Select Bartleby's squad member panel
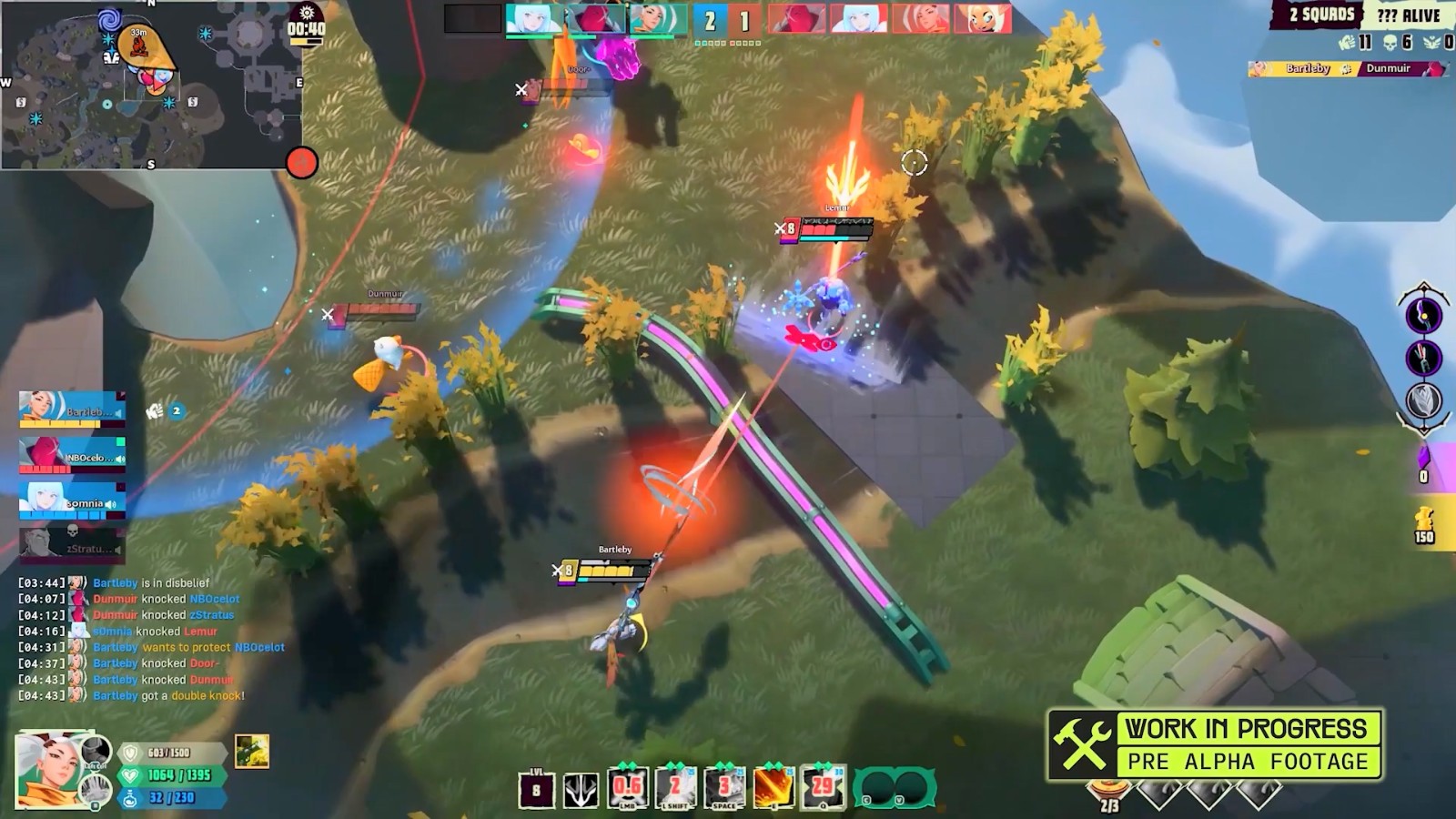 [72, 409]
